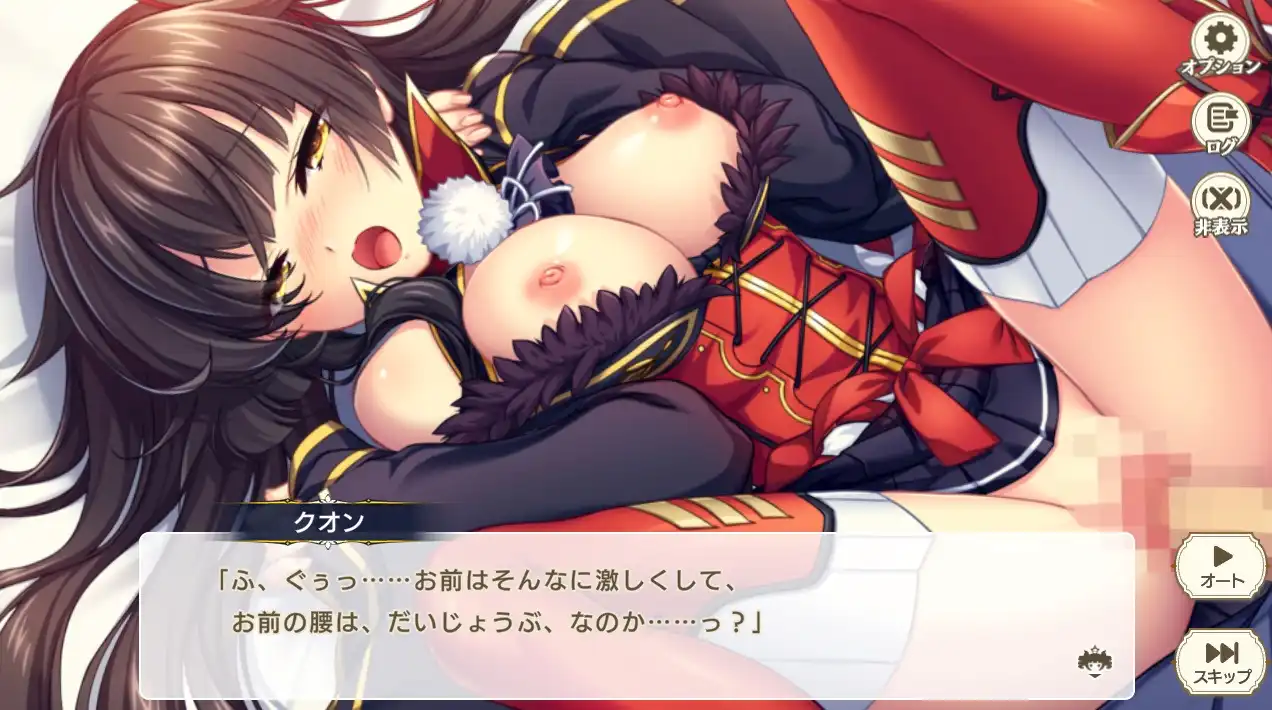Open the ログ dialogue log
1272x710 pixels.
[x=1222, y=125]
